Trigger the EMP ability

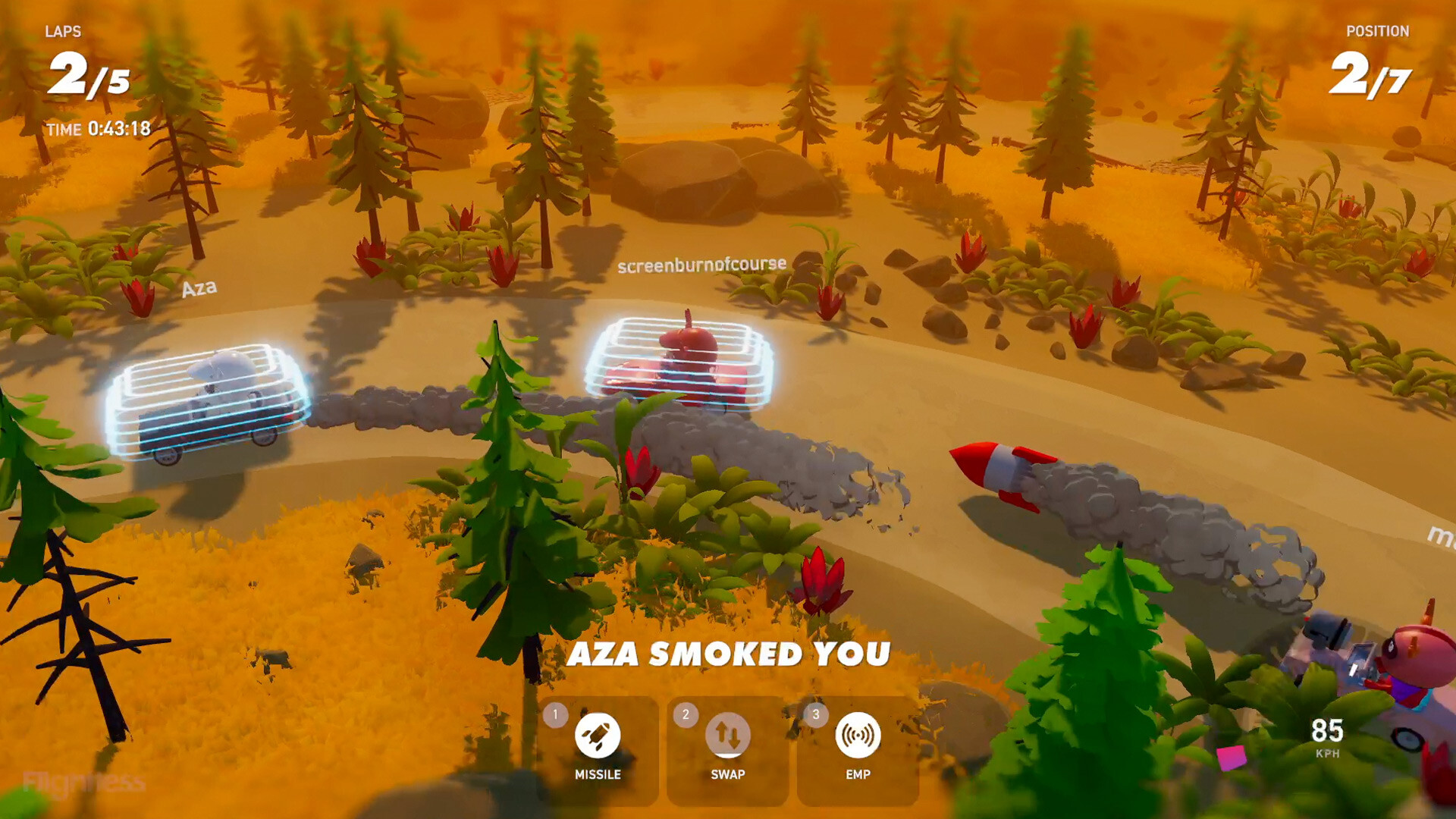[858, 736]
